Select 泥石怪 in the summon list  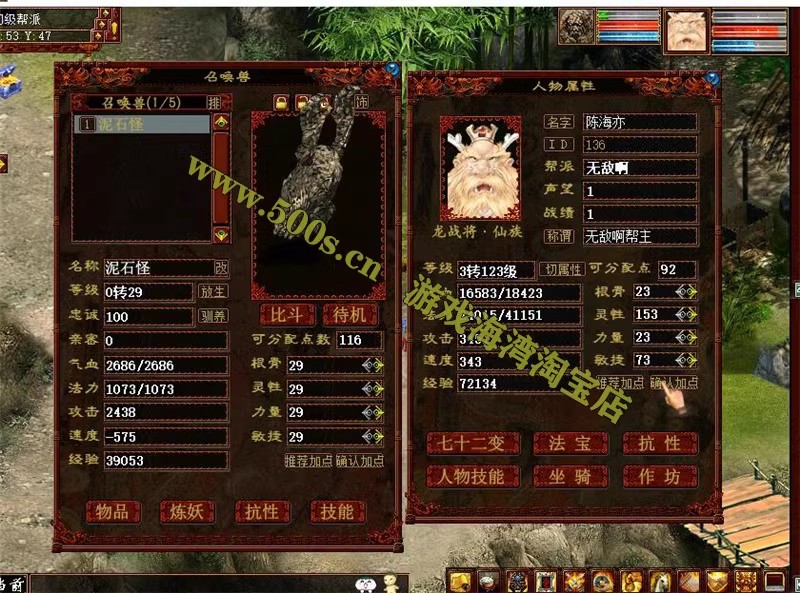coord(141,125)
